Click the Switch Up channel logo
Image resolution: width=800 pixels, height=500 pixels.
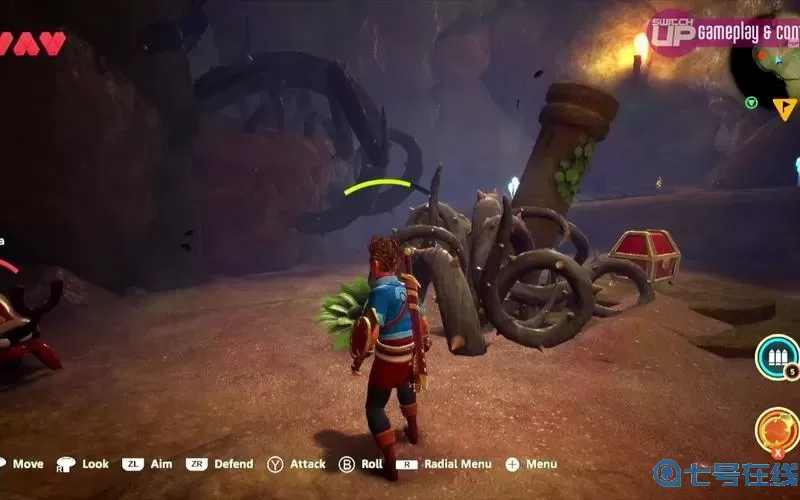pyautogui.click(x=671, y=33)
